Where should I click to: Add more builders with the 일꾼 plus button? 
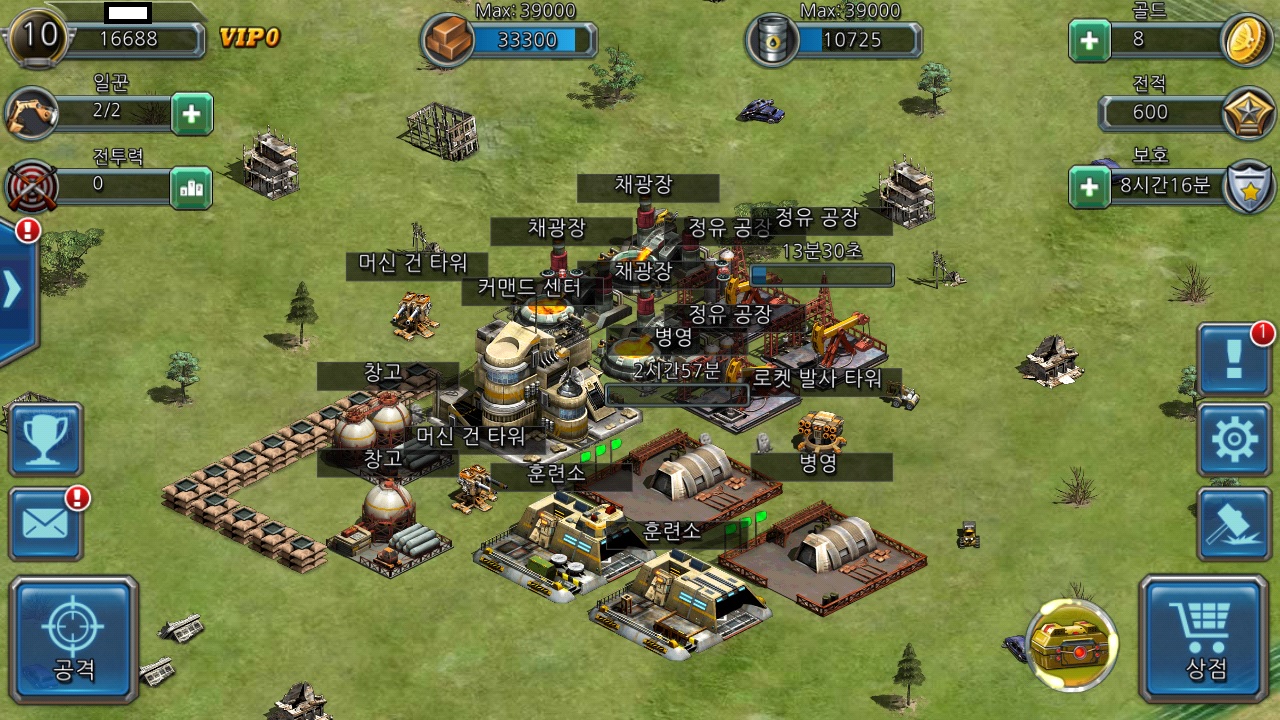pos(191,115)
